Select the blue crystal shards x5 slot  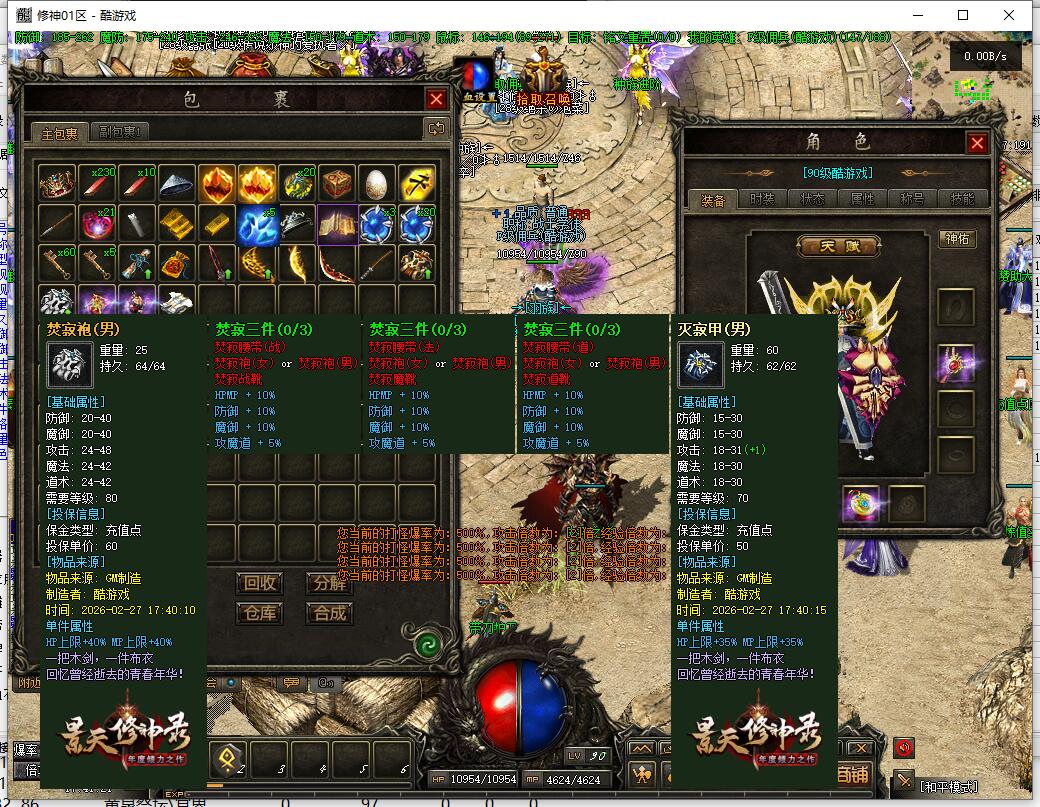tap(256, 224)
